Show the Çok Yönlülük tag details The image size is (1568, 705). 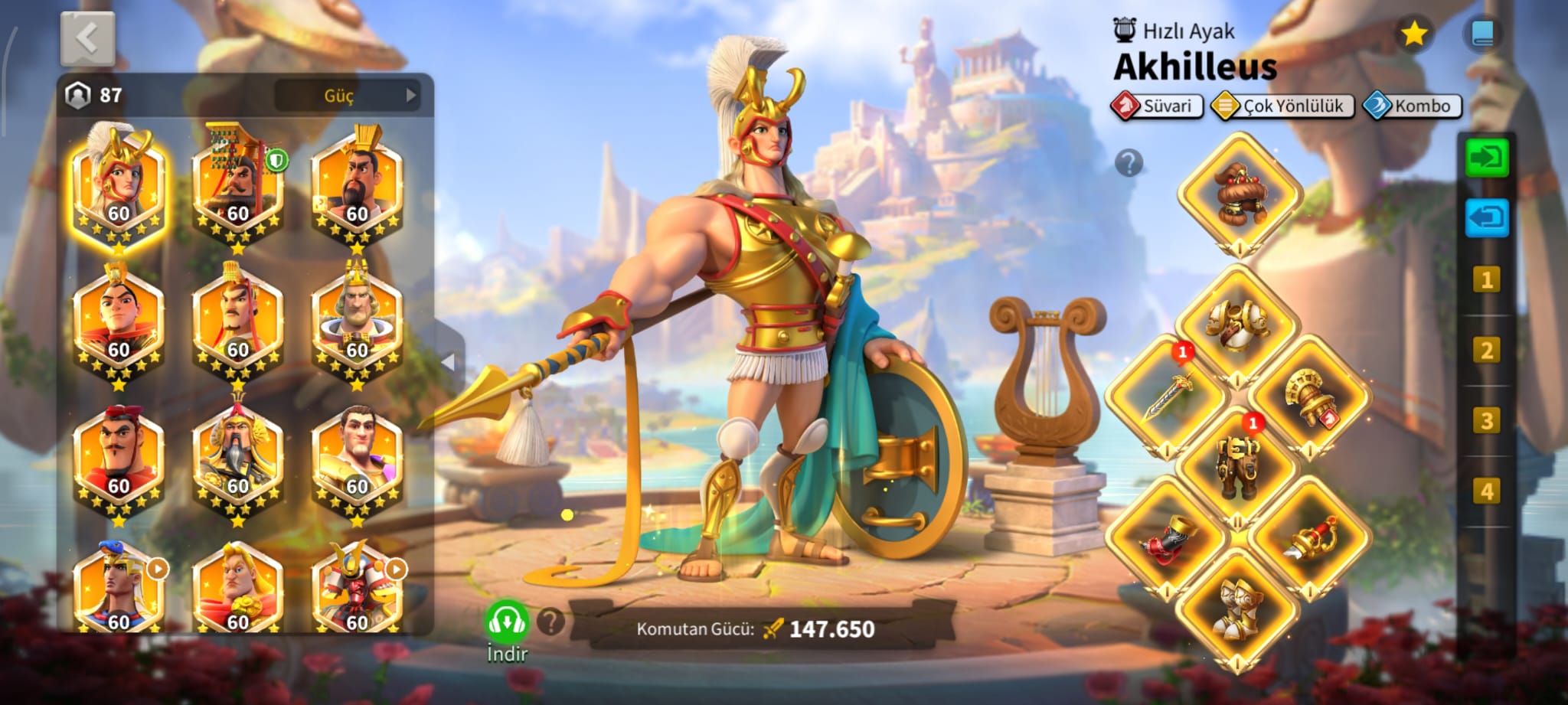1282,106
